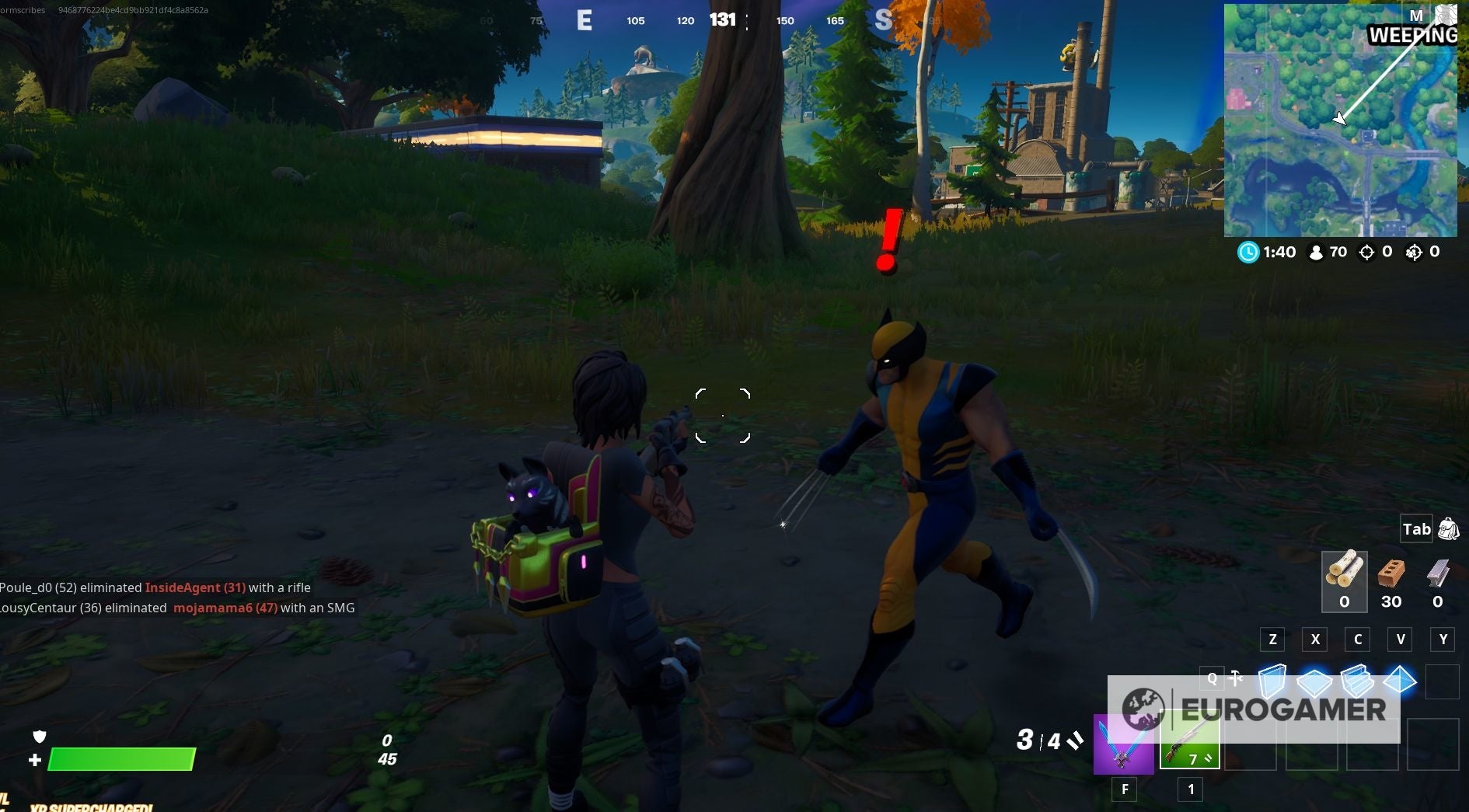Image resolution: width=1469 pixels, height=812 pixels.
Task: Click the player count icon showing 70
Action: (1316, 252)
